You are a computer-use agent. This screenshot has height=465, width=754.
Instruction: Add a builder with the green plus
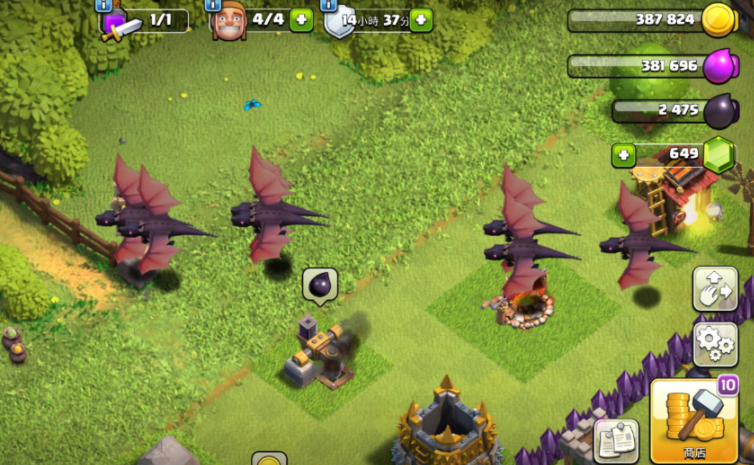301,20
